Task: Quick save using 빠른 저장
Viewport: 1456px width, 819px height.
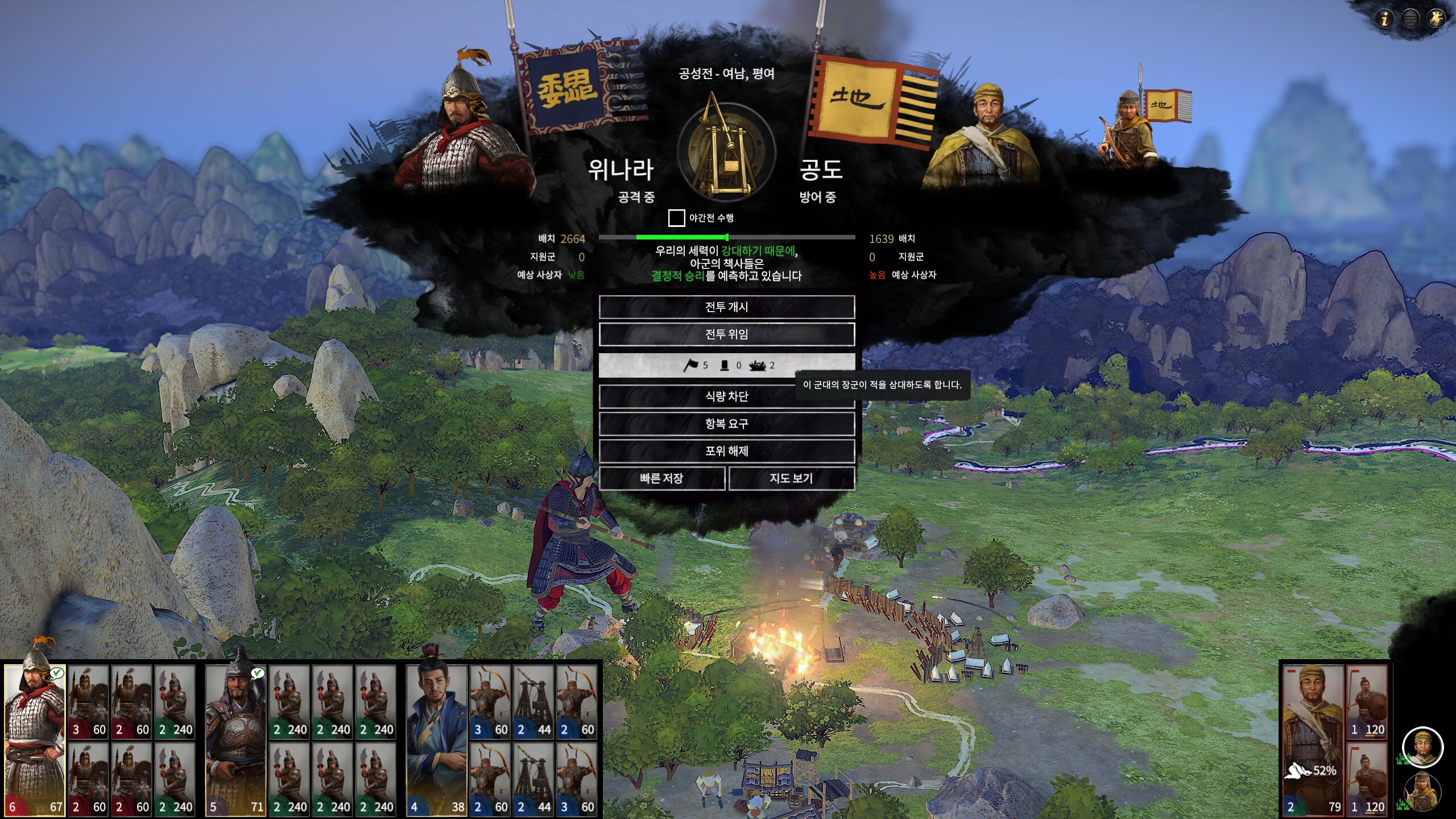Action: 661,478
